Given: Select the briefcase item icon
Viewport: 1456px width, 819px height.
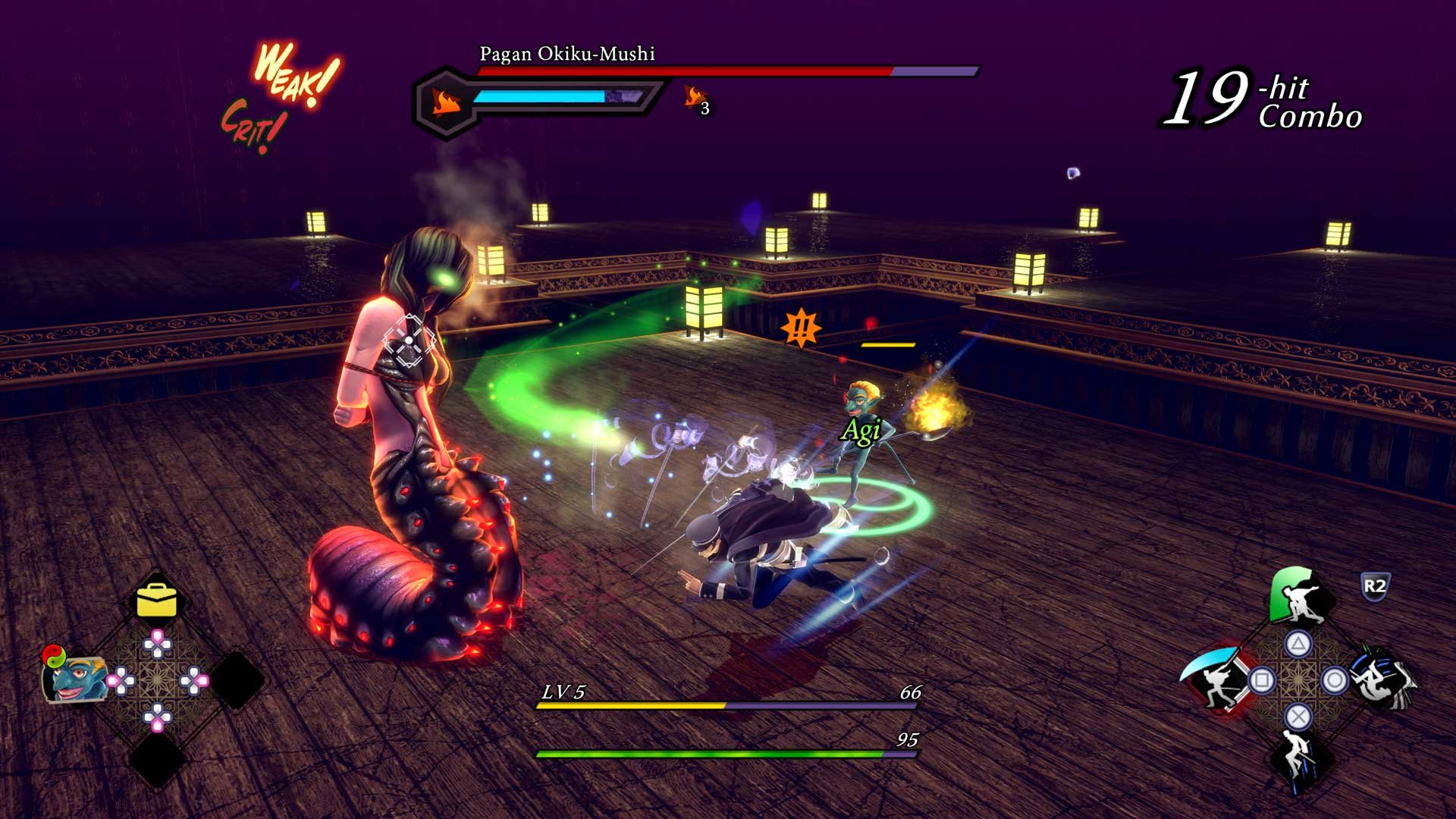Looking at the screenshot, I should coord(157,599).
